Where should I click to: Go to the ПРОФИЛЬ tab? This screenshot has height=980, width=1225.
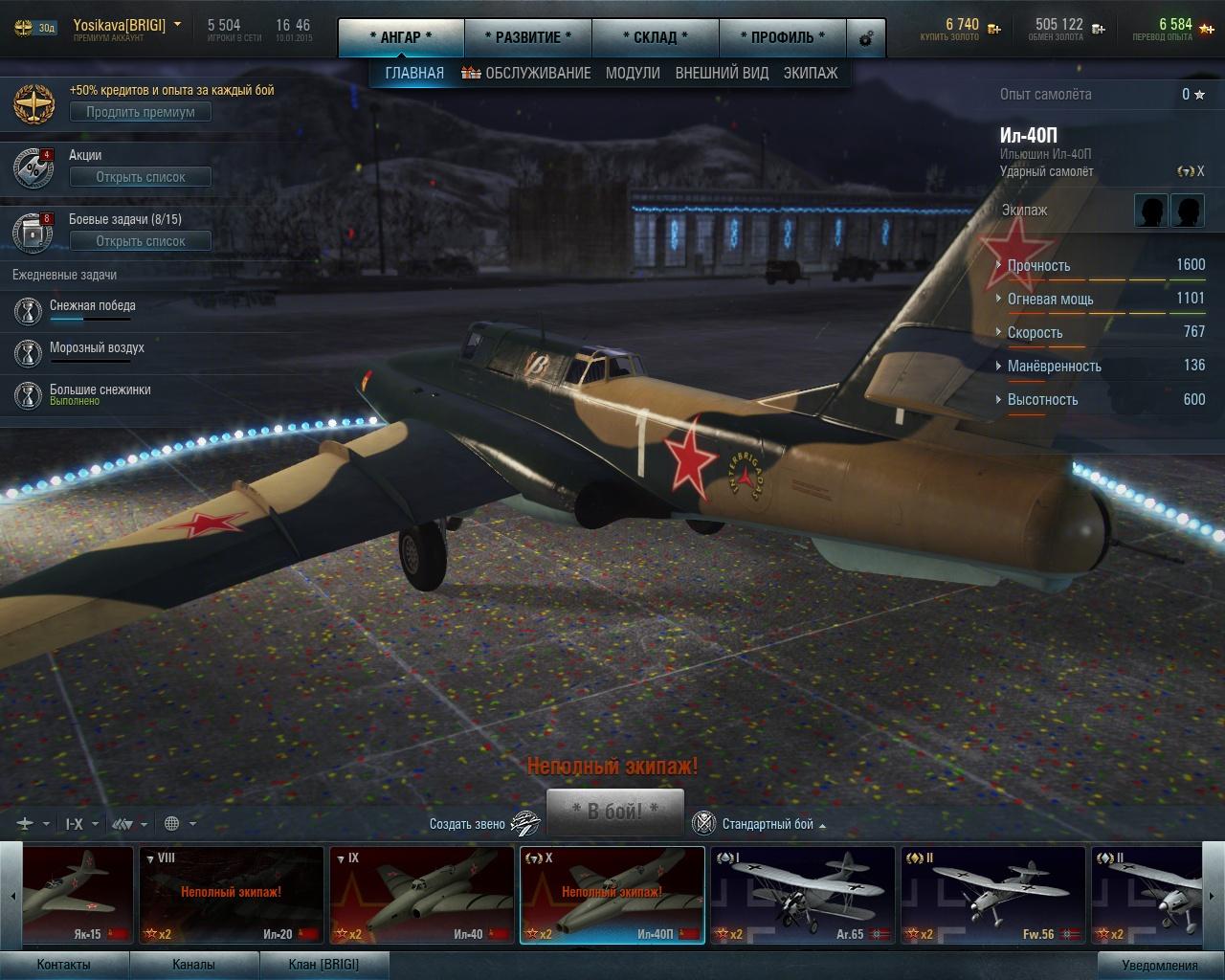(x=782, y=37)
